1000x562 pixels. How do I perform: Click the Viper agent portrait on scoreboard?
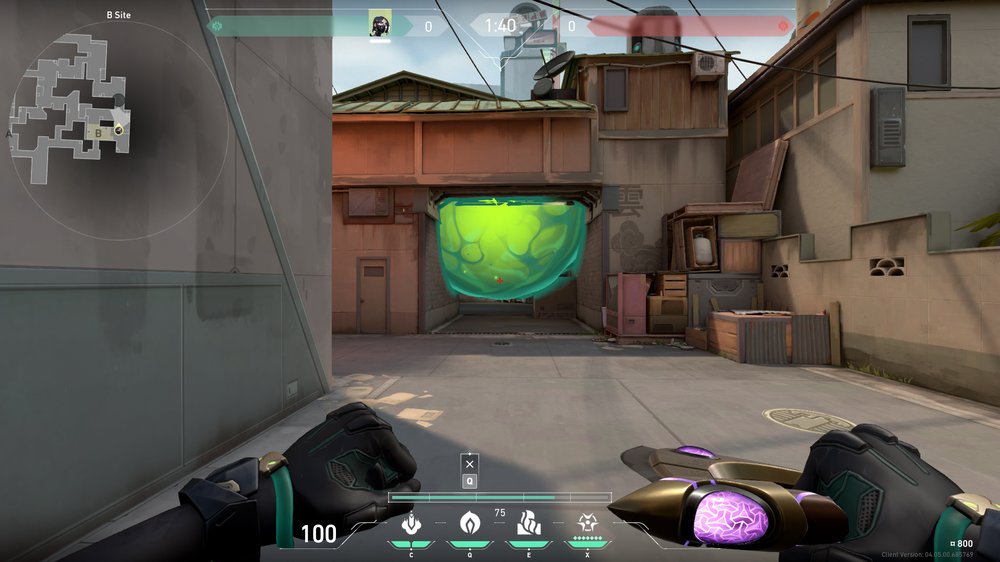click(379, 25)
